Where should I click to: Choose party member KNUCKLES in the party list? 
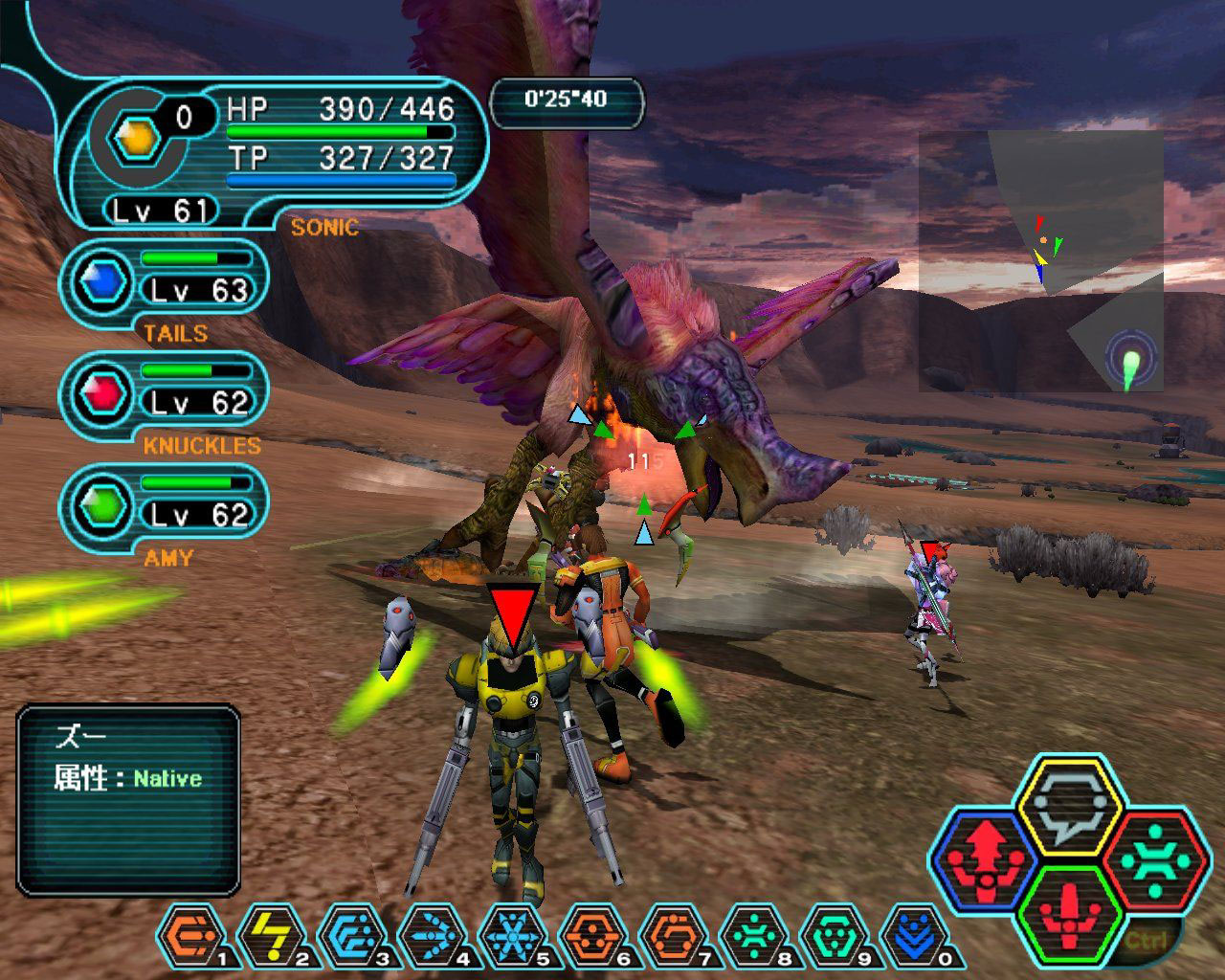click(x=165, y=392)
